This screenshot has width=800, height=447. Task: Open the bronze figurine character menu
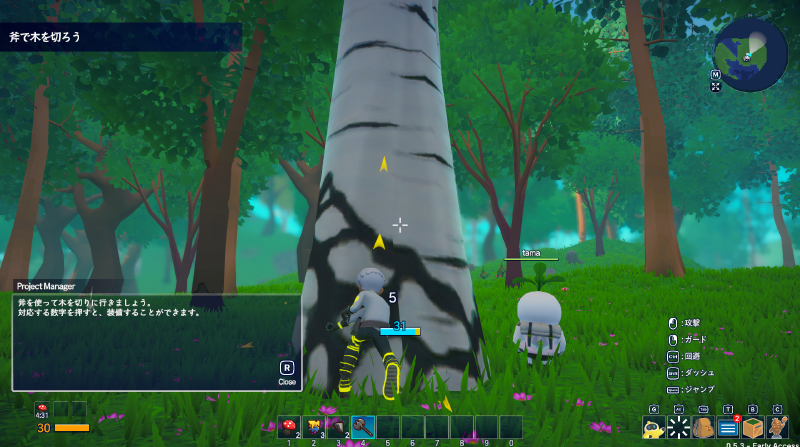[777, 428]
